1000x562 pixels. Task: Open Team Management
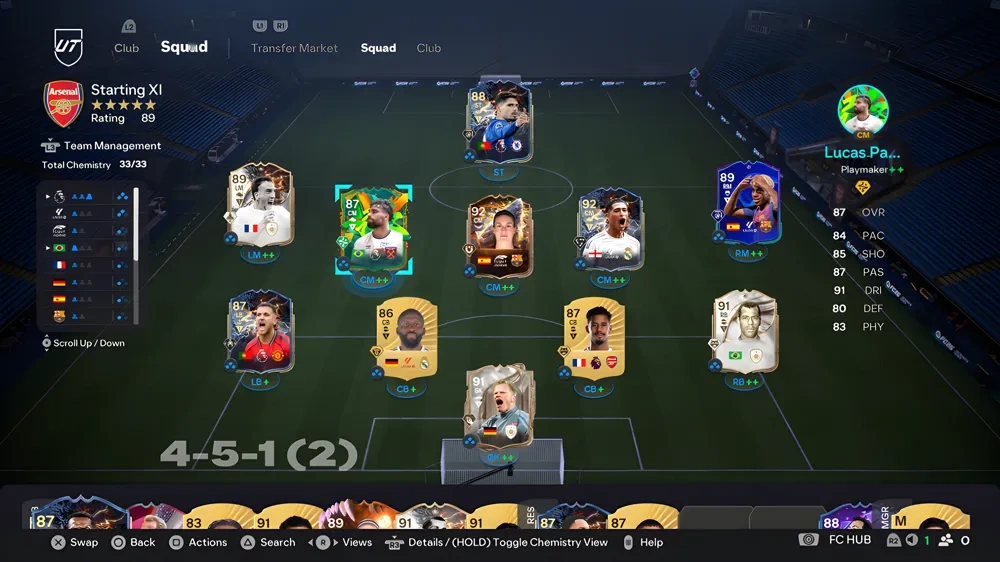[112, 146]
